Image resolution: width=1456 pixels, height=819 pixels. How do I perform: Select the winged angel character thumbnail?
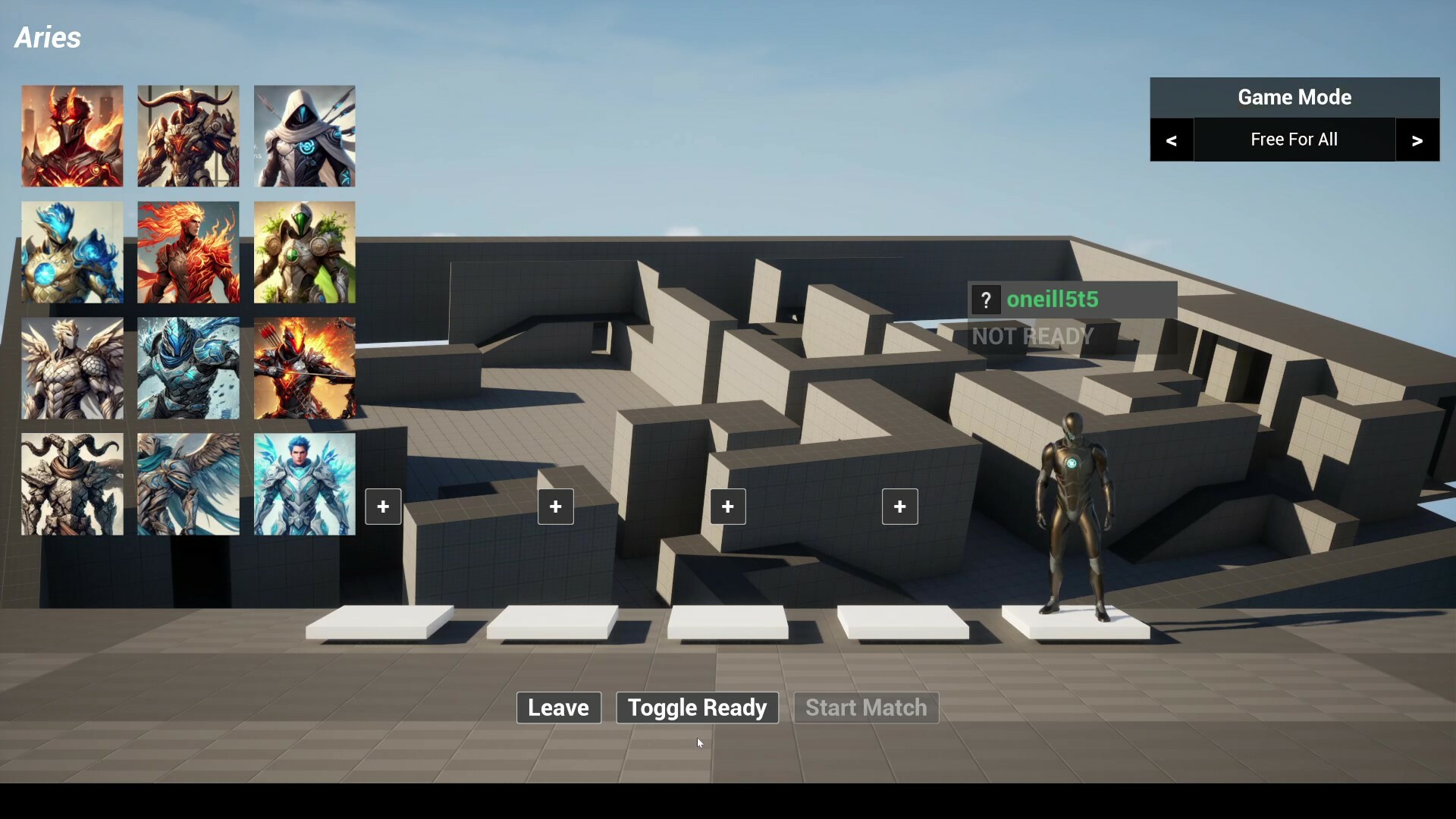pos(188,484)
